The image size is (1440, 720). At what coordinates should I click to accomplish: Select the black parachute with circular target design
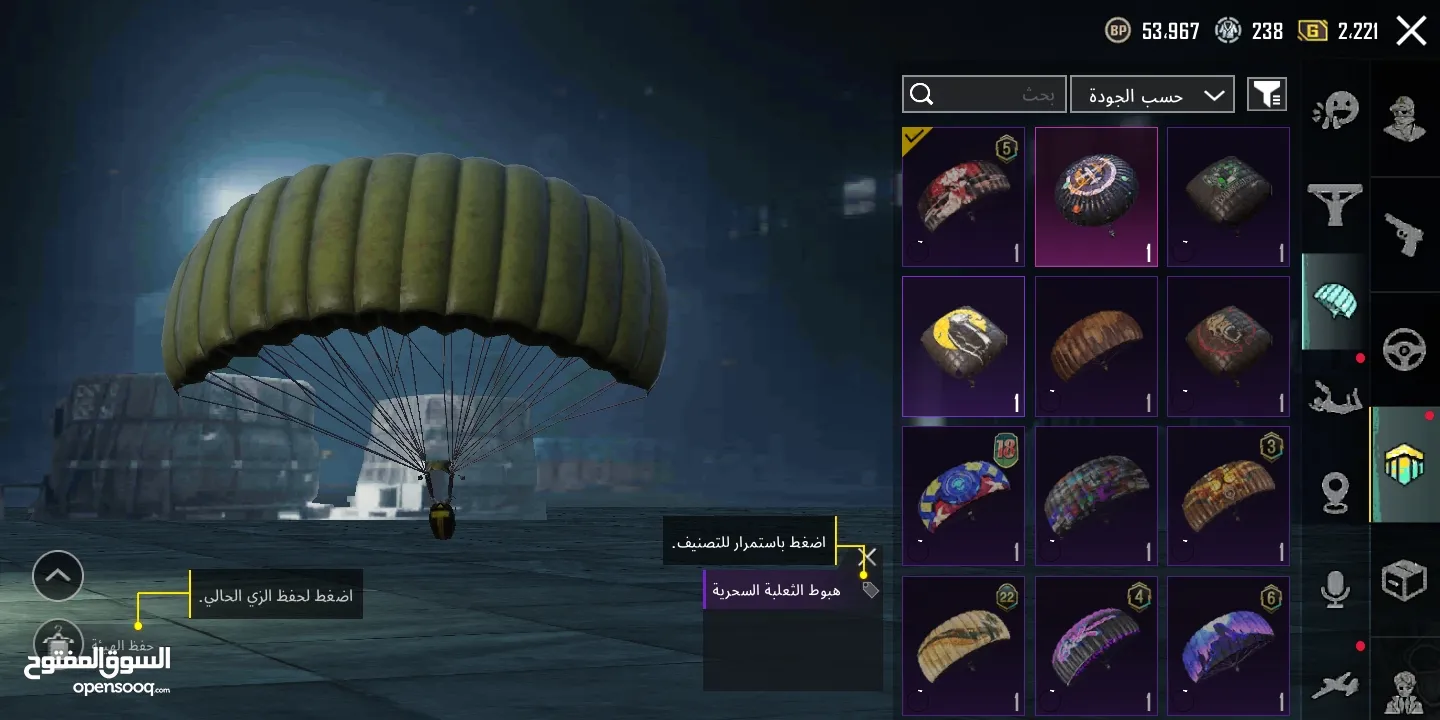(1096, 197)
